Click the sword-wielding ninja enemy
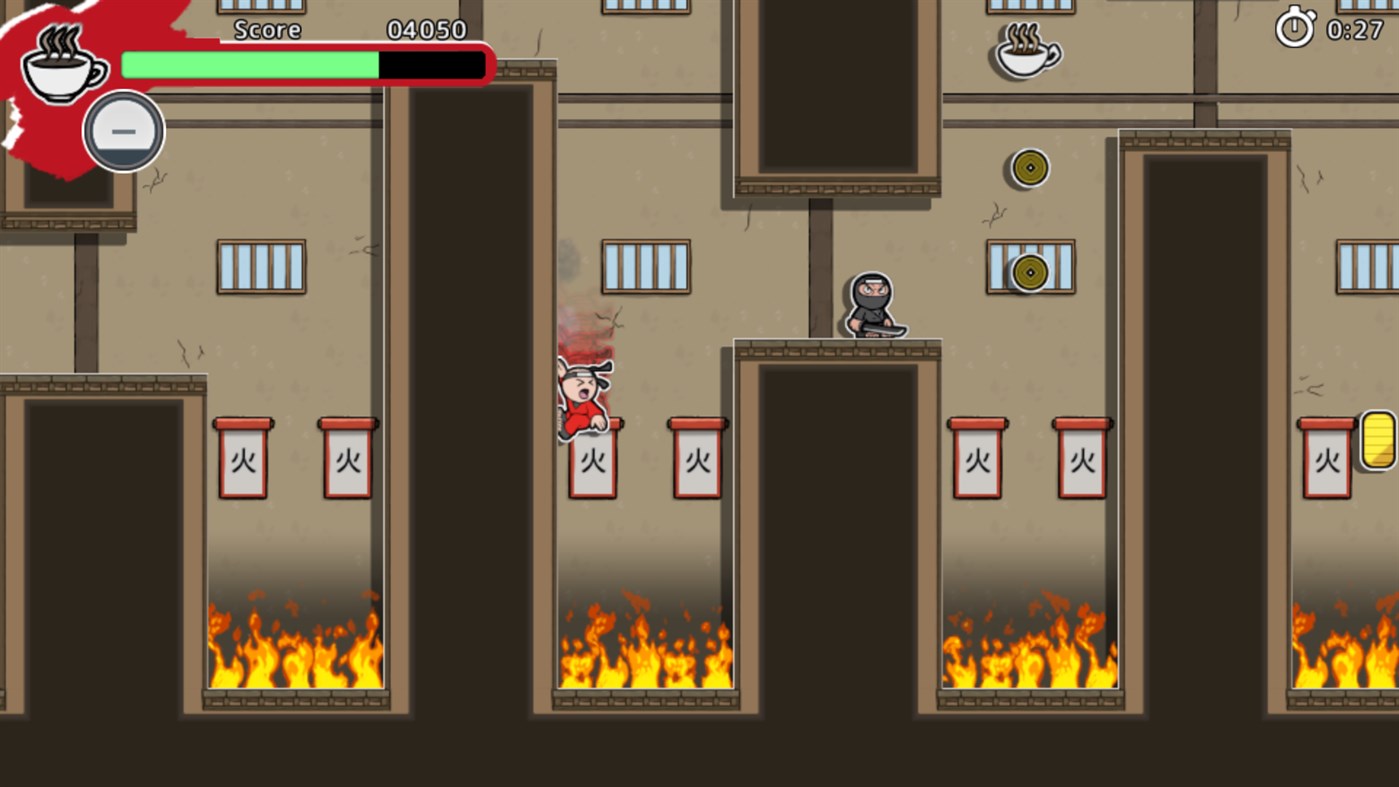Image resolution: width=1399 pixels, height=787 pixels. click(x=874, y=305)
